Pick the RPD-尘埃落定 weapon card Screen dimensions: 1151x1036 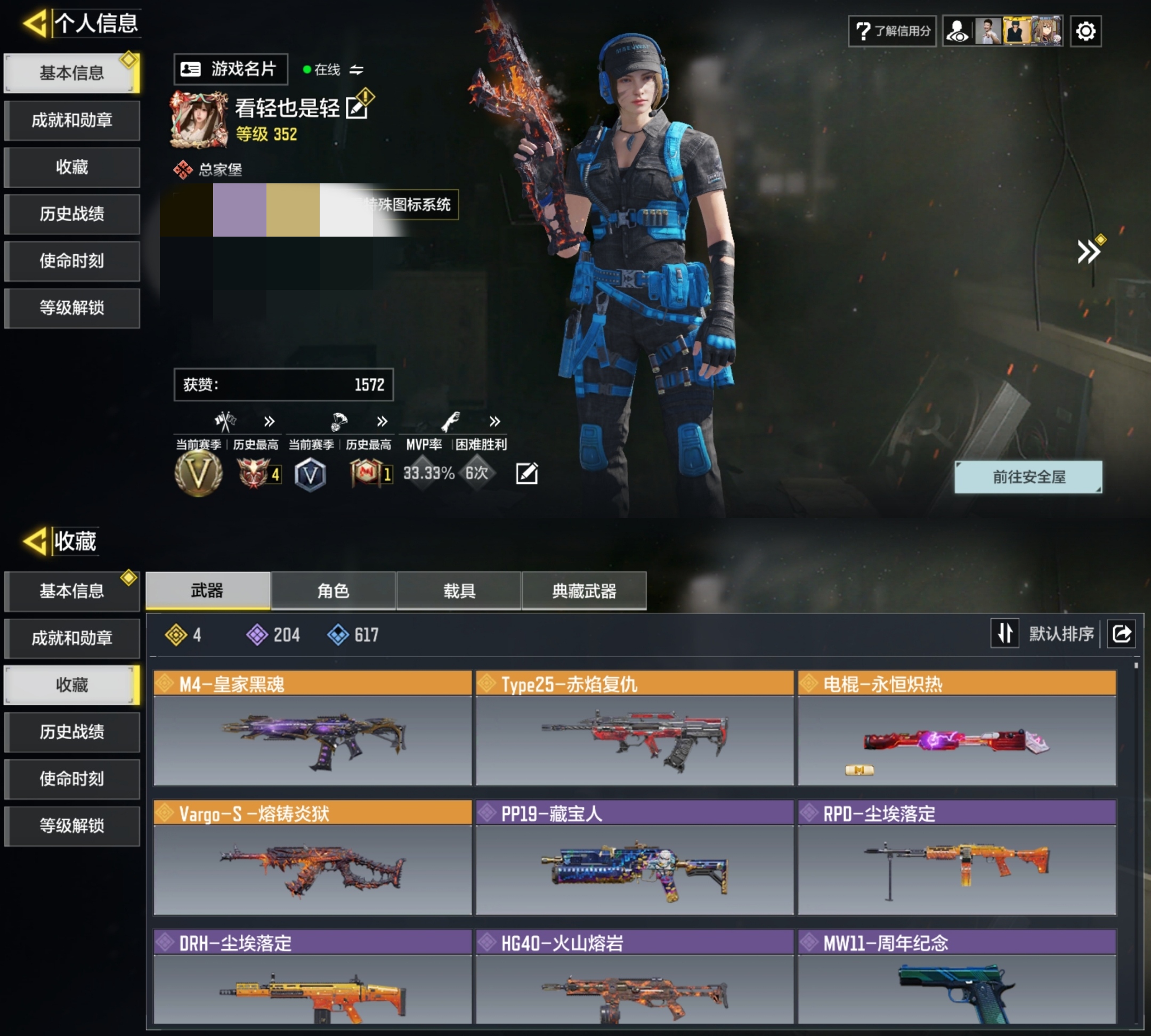[957, 858]
